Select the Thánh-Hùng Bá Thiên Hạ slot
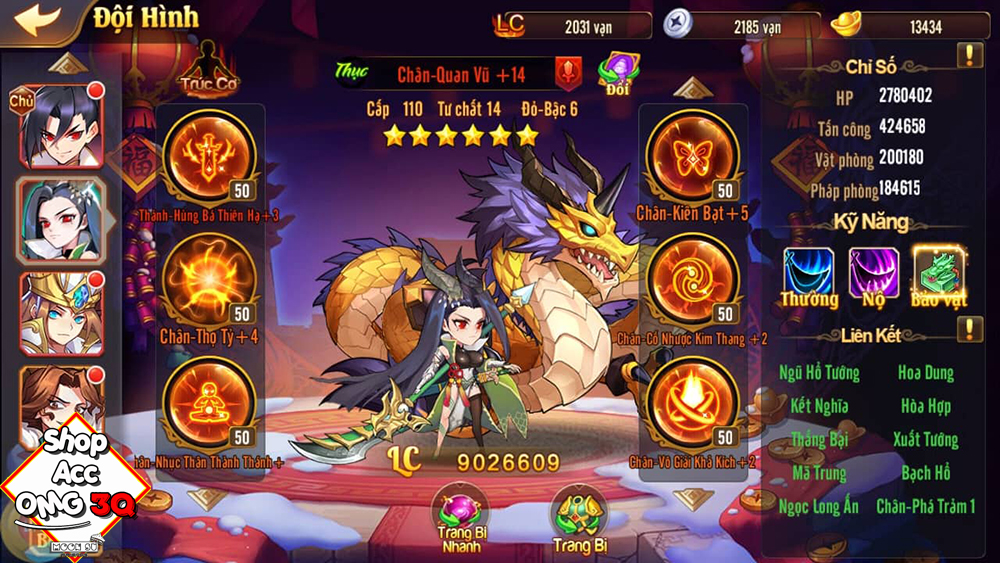Screen dimensions: 1000x563 coord(210,155)
